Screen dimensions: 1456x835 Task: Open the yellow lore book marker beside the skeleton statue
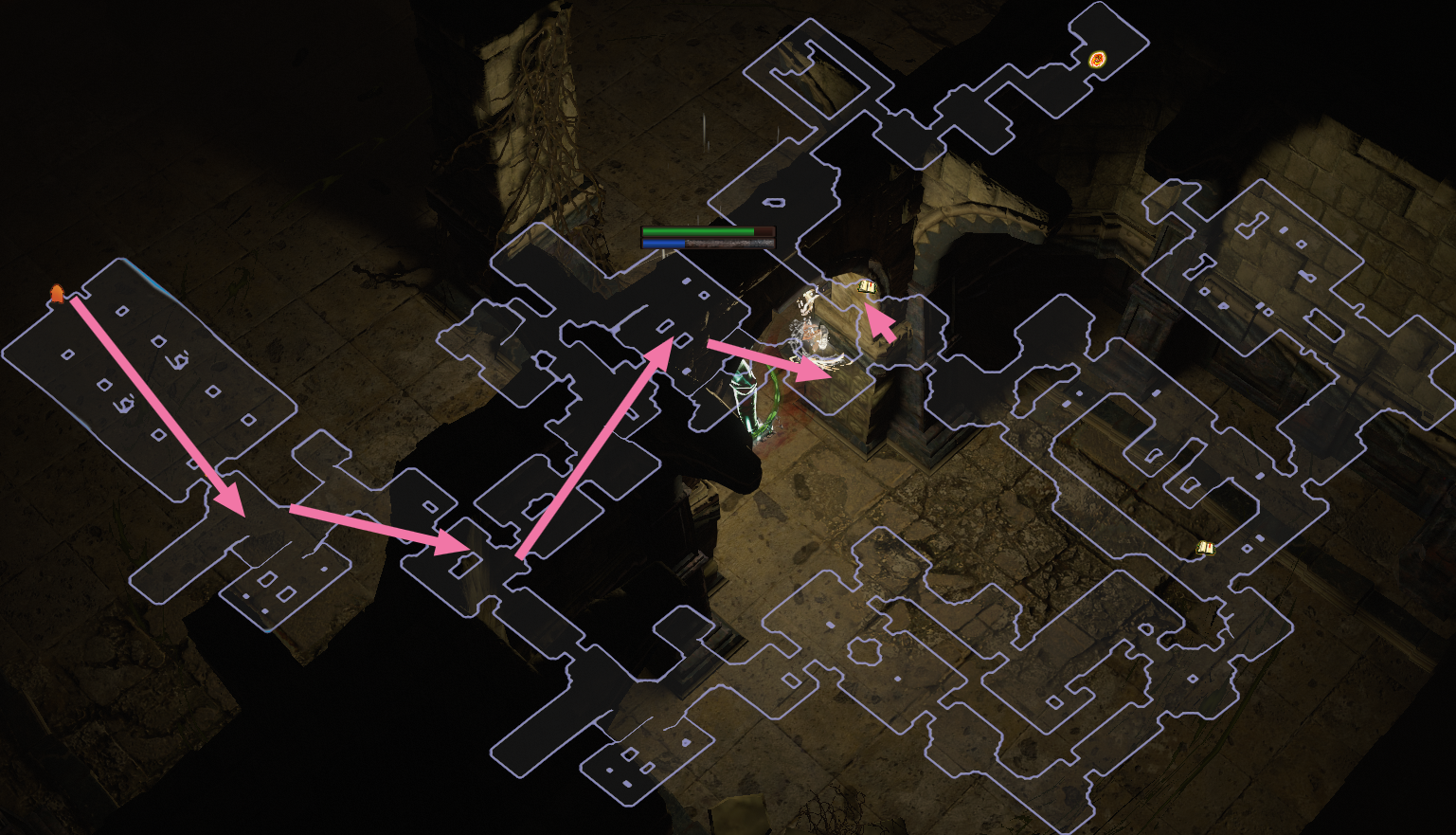868,284
